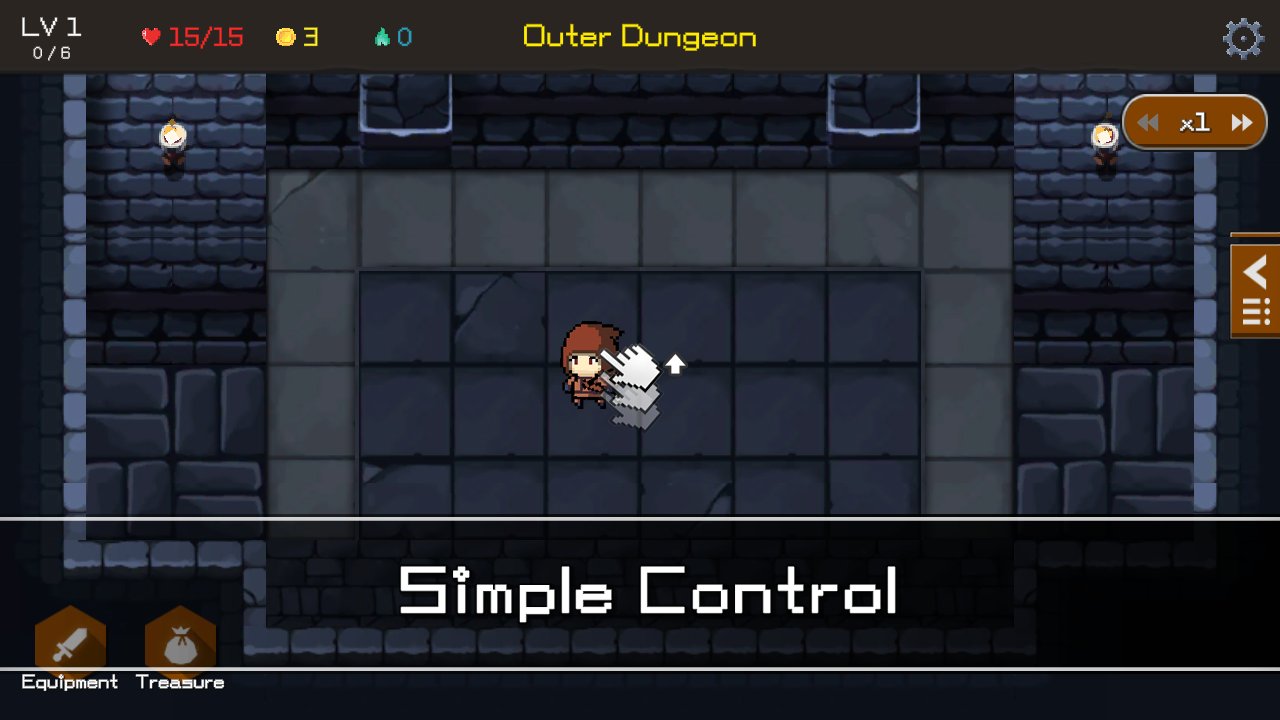This screenshot has height=720, width=1280.
Task: Click the Simple Control tutorial banner
Action: pos(648,589)
